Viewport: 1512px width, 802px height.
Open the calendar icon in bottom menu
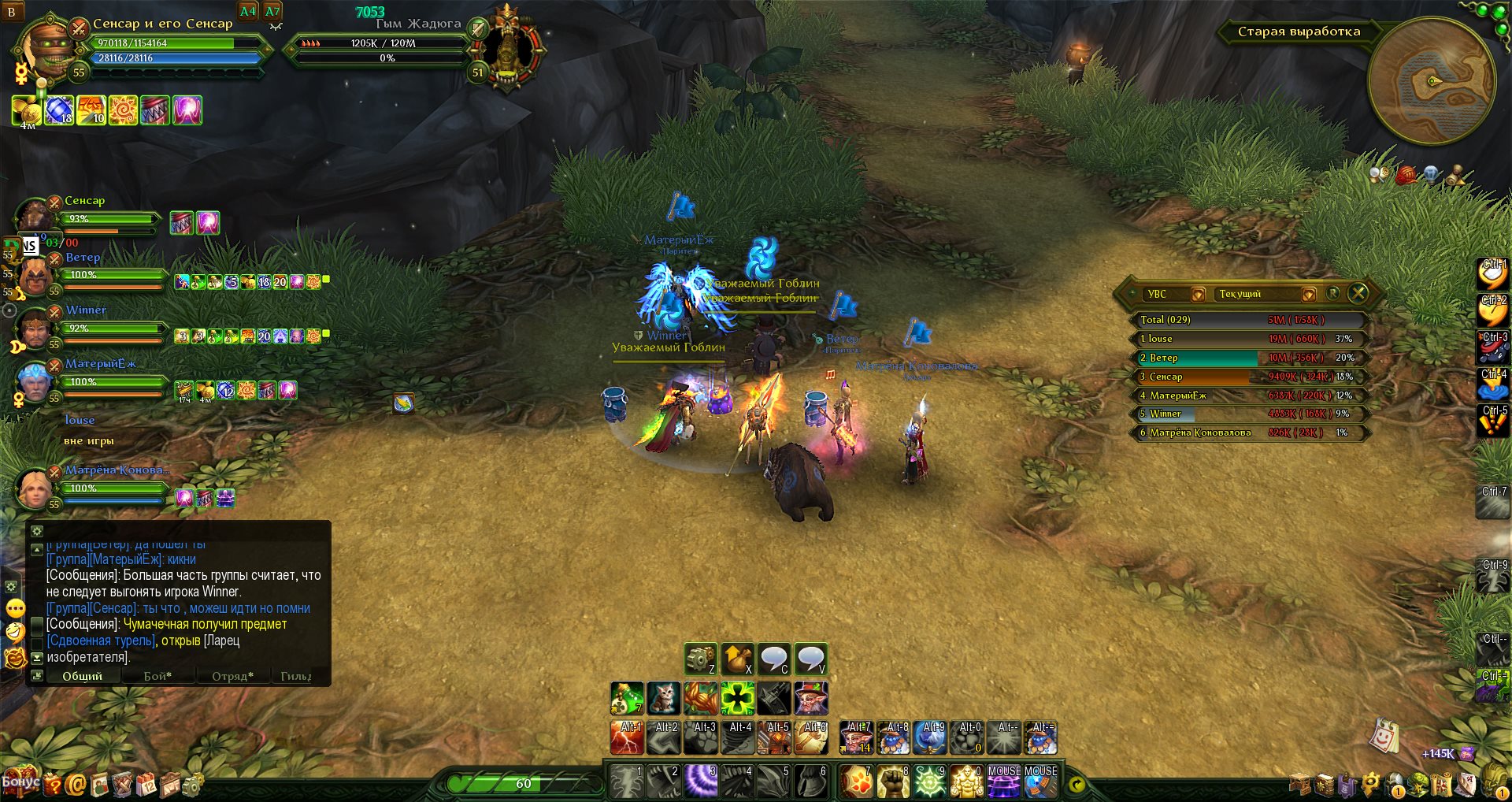coord(147,784)
